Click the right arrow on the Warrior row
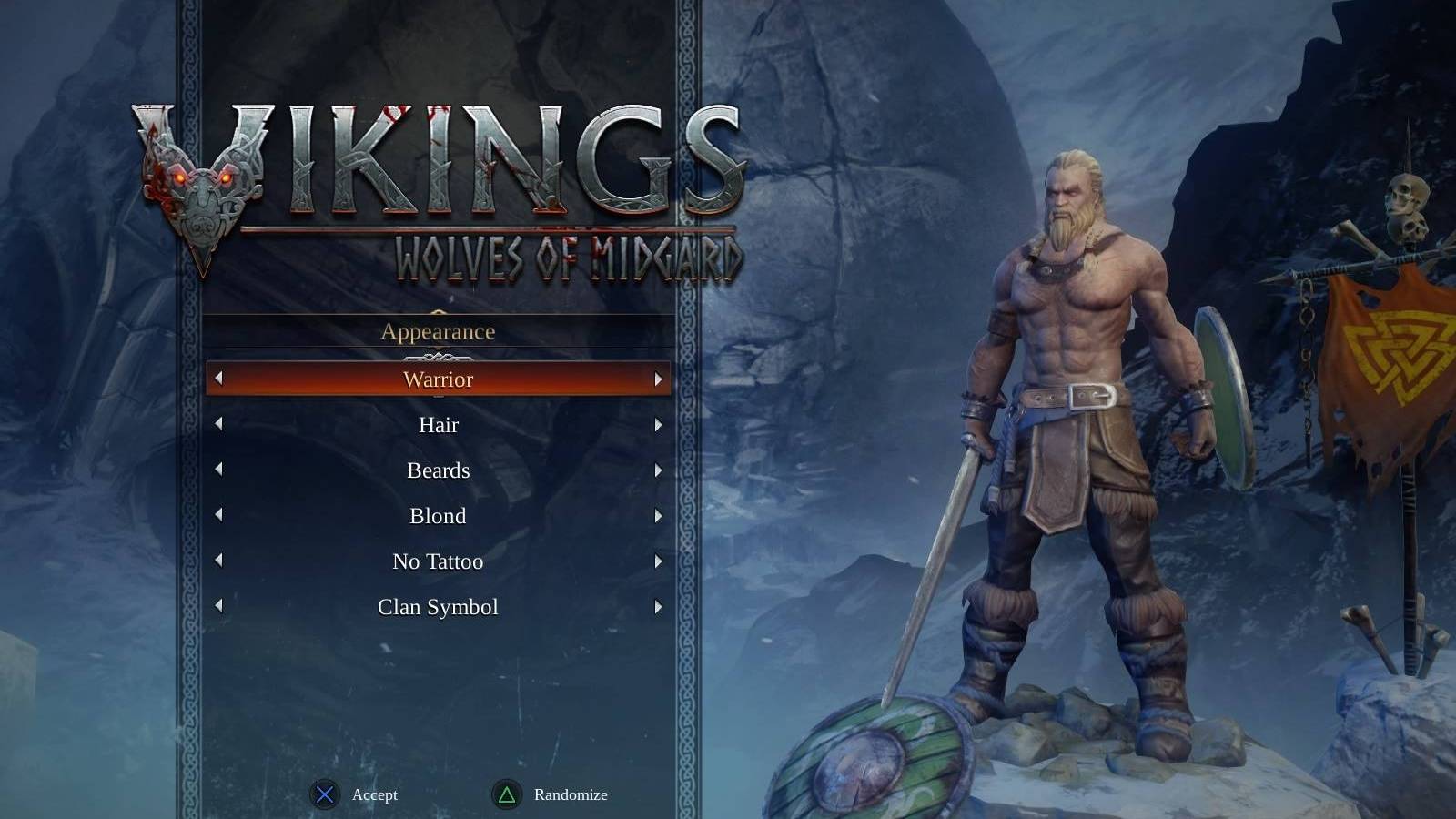 click(x=659, y=379)
